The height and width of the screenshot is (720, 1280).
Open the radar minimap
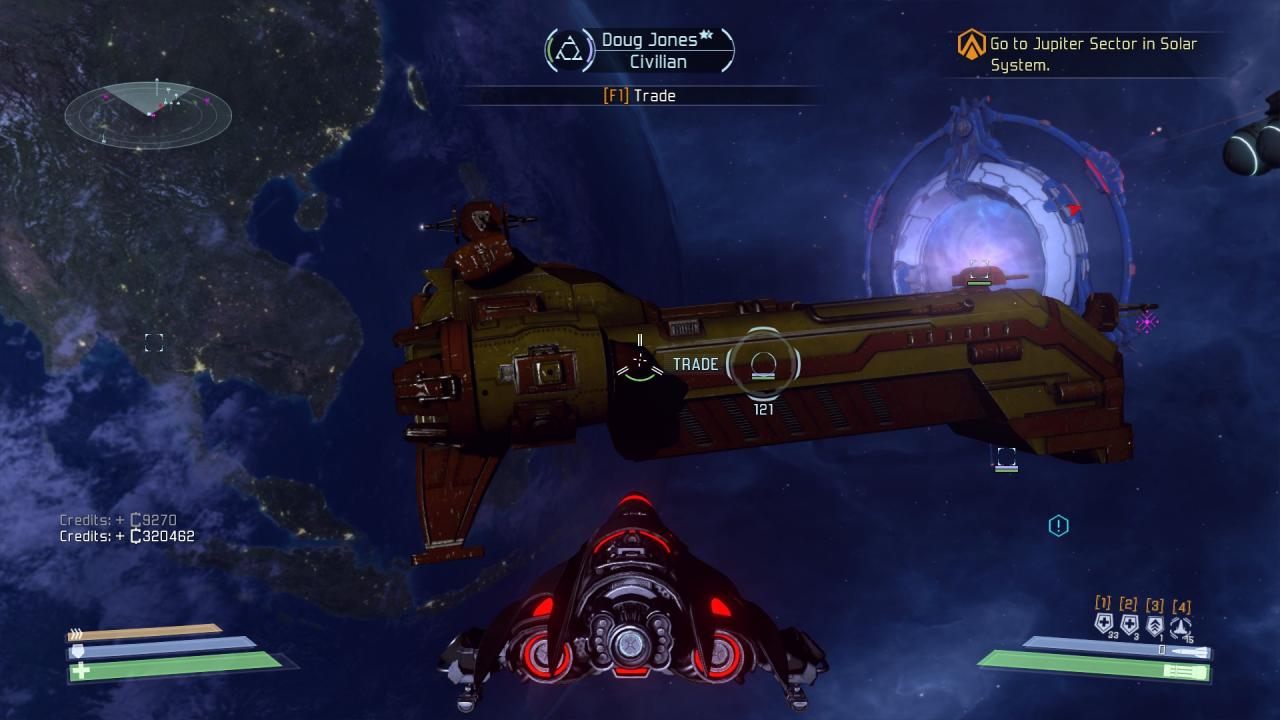148,114
